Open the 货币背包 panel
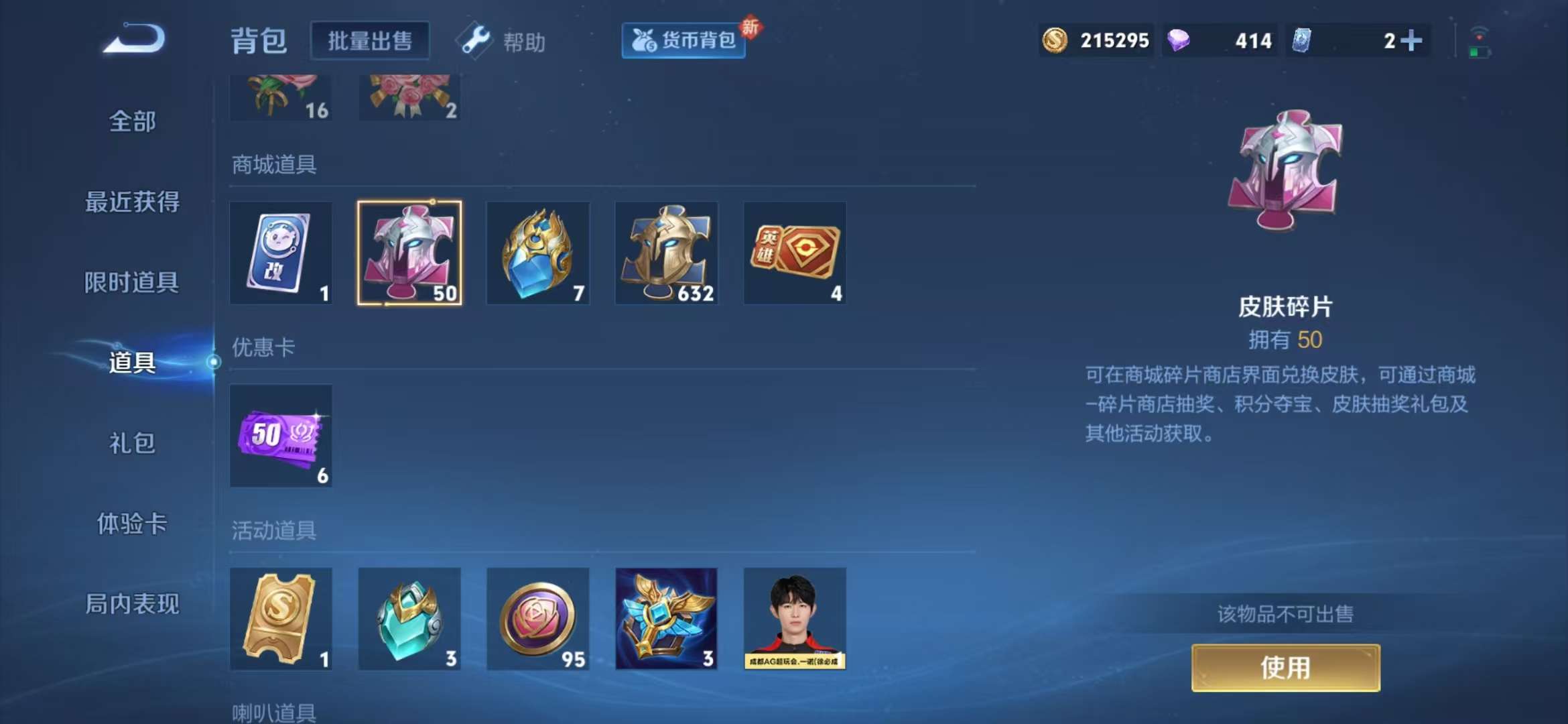1568x724 pixels. (682, 40)
